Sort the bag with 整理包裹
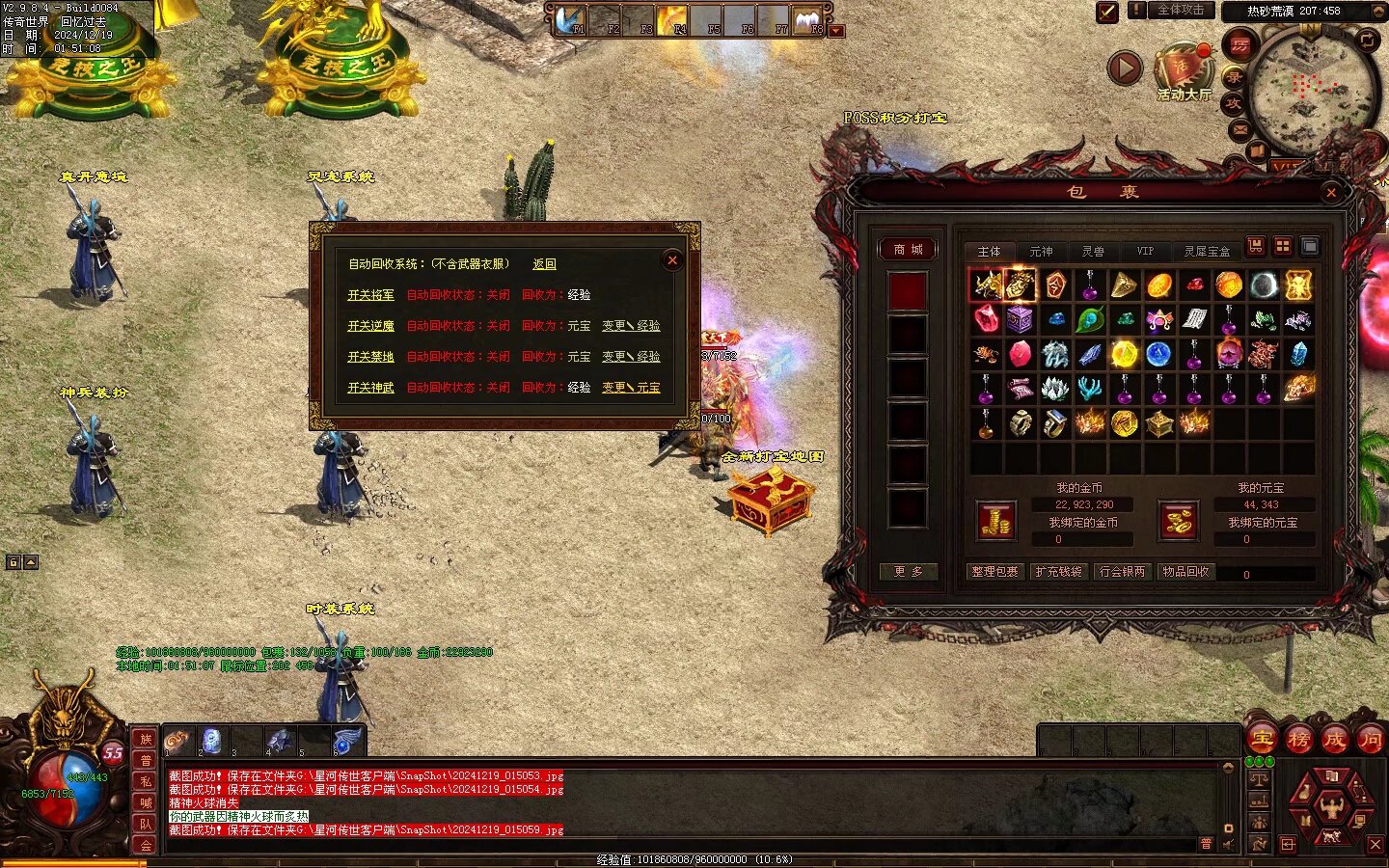The image size is (1389, 868). 994,572
